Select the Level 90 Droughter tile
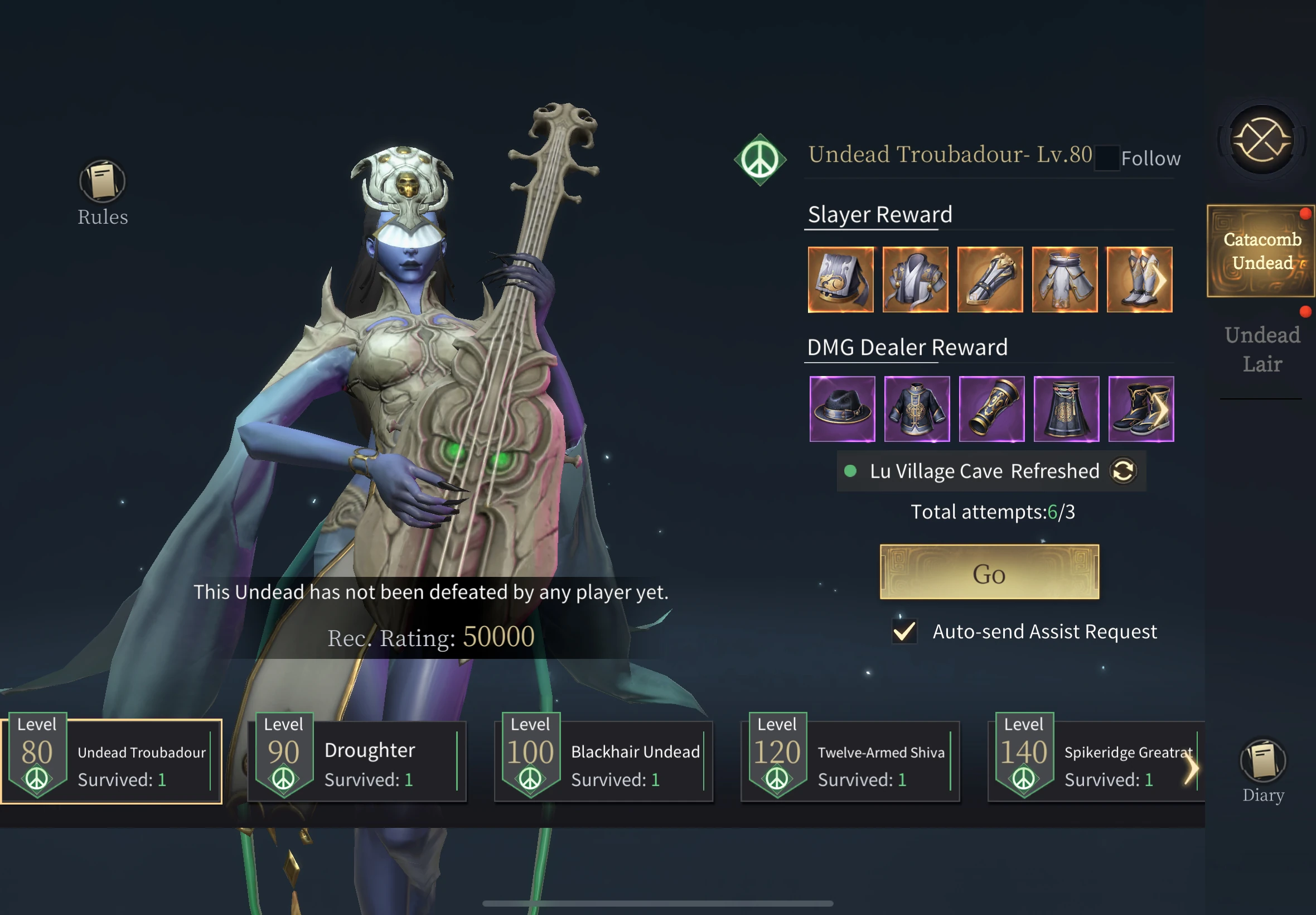Image resolution: width=1316 pixels, height=915 pixels. (357, 762)
